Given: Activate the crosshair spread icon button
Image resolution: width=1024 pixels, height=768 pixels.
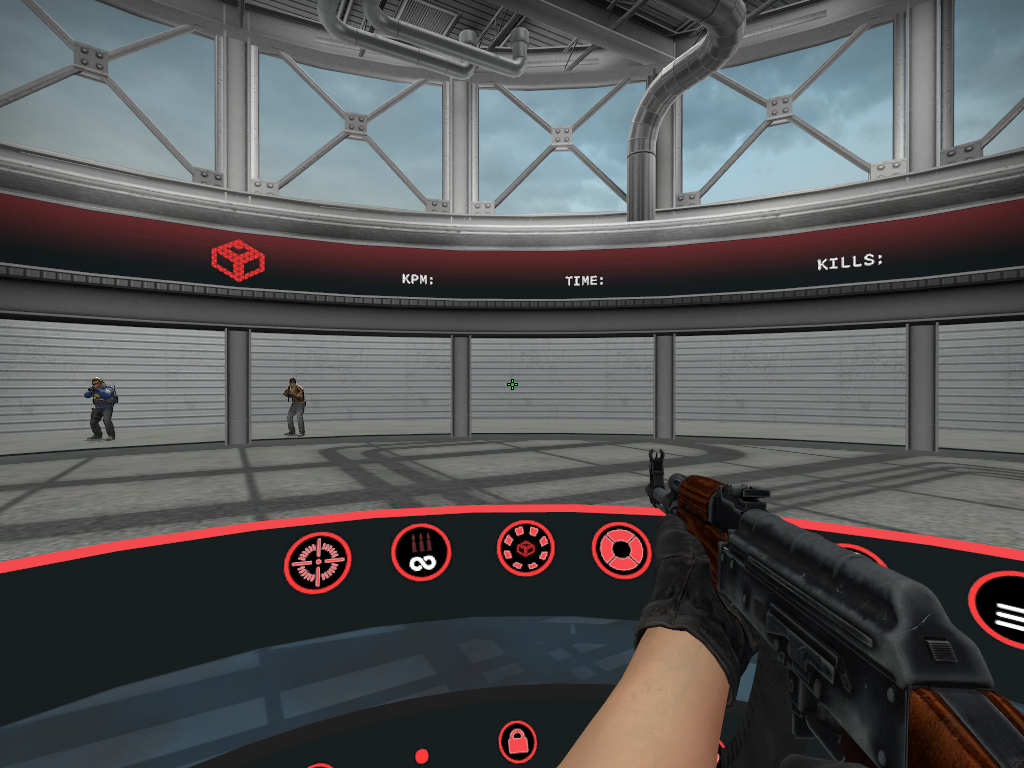Looking at the screenshot, I should click(x=318, y=562).
